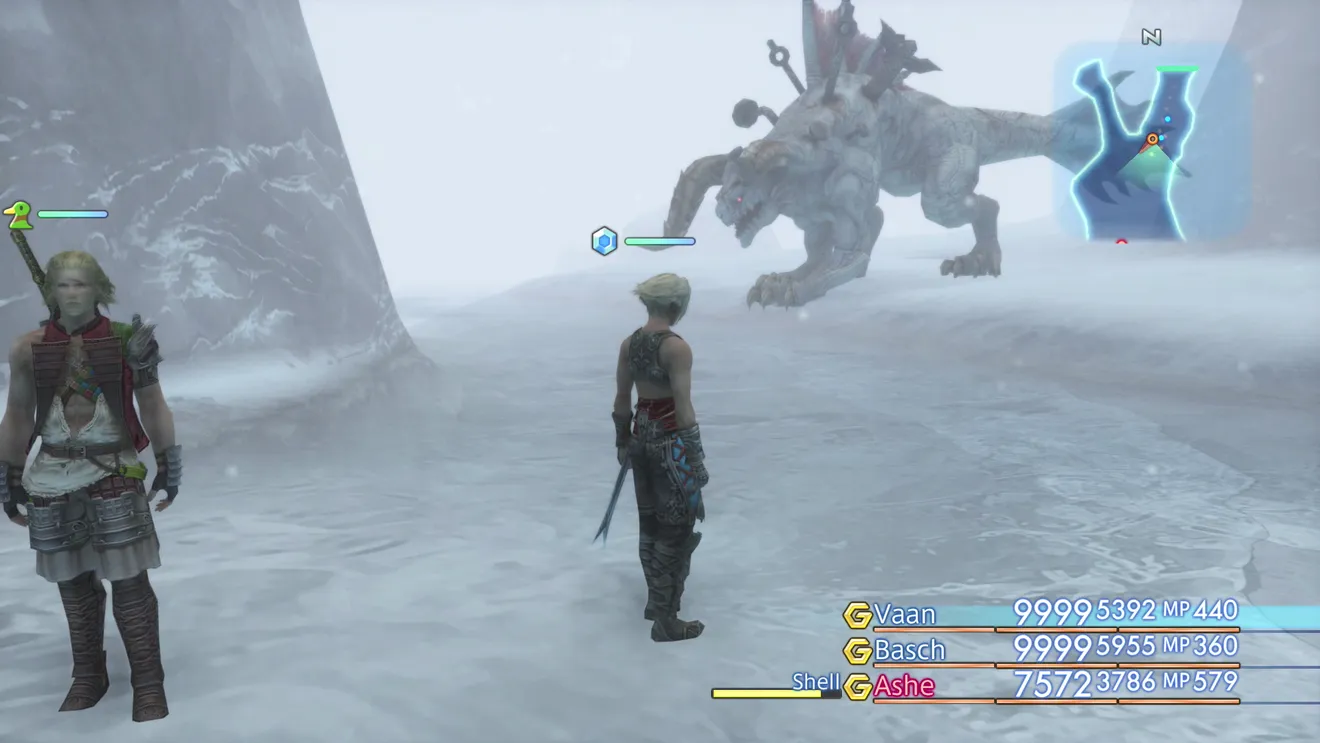
Task: Click the gambit icon beside Basch
Action: click(857, 651)
